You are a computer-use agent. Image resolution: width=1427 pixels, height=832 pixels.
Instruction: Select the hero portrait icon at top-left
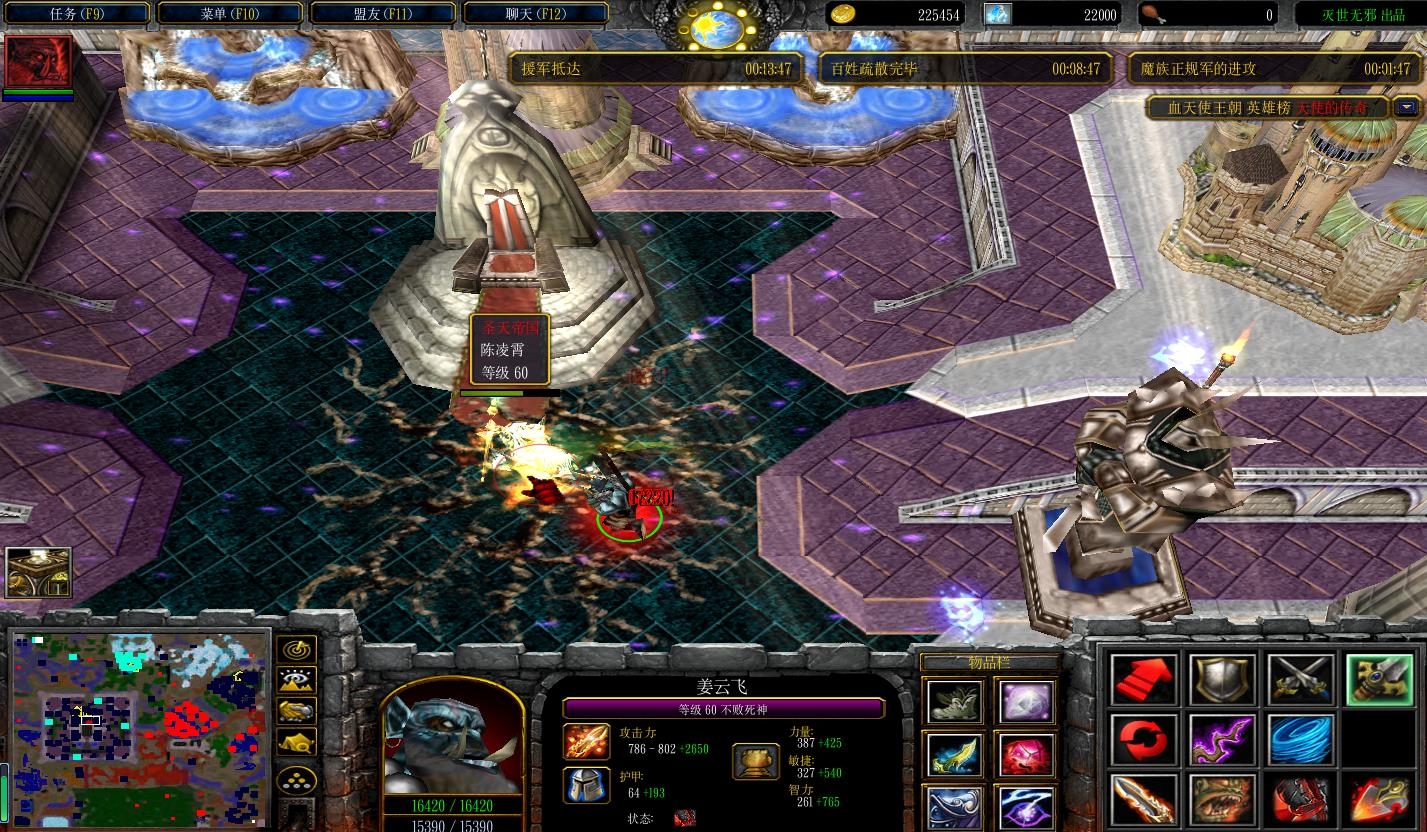click(38, 62)
